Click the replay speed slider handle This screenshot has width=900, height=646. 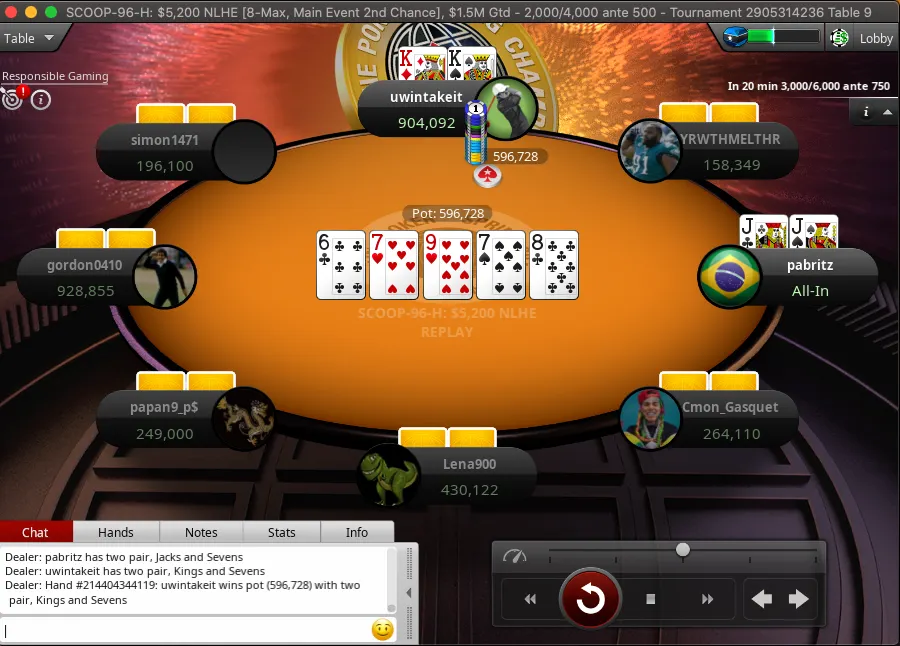click(683, 550)
